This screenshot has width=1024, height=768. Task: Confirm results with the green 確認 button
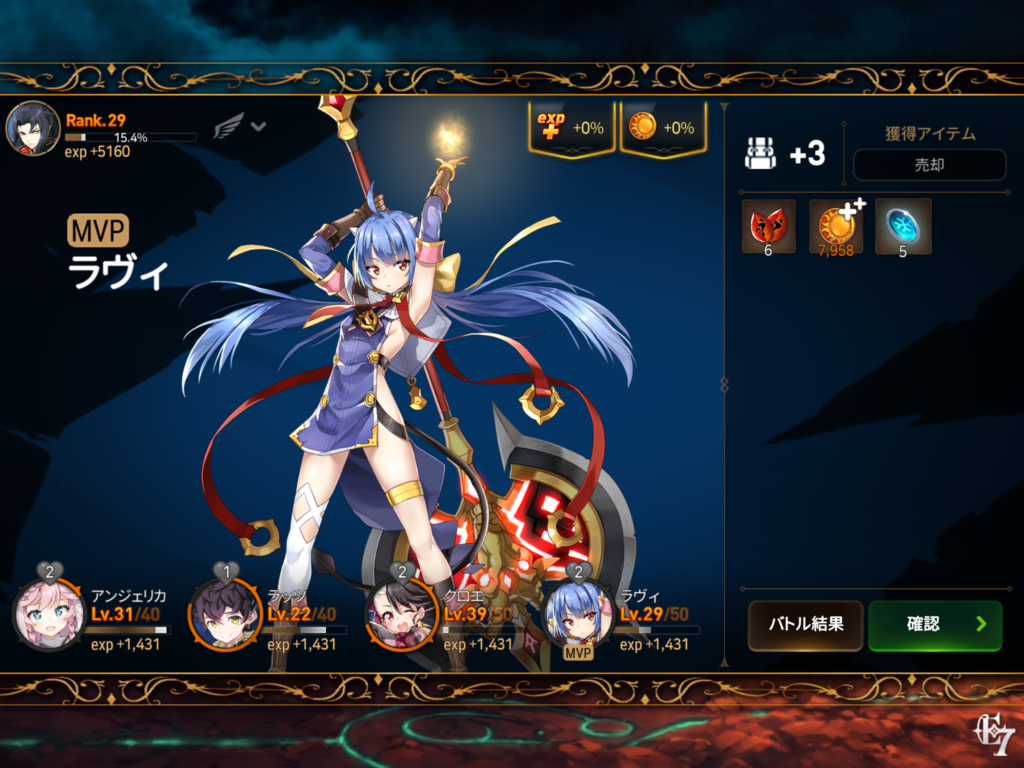coord(935,625)
